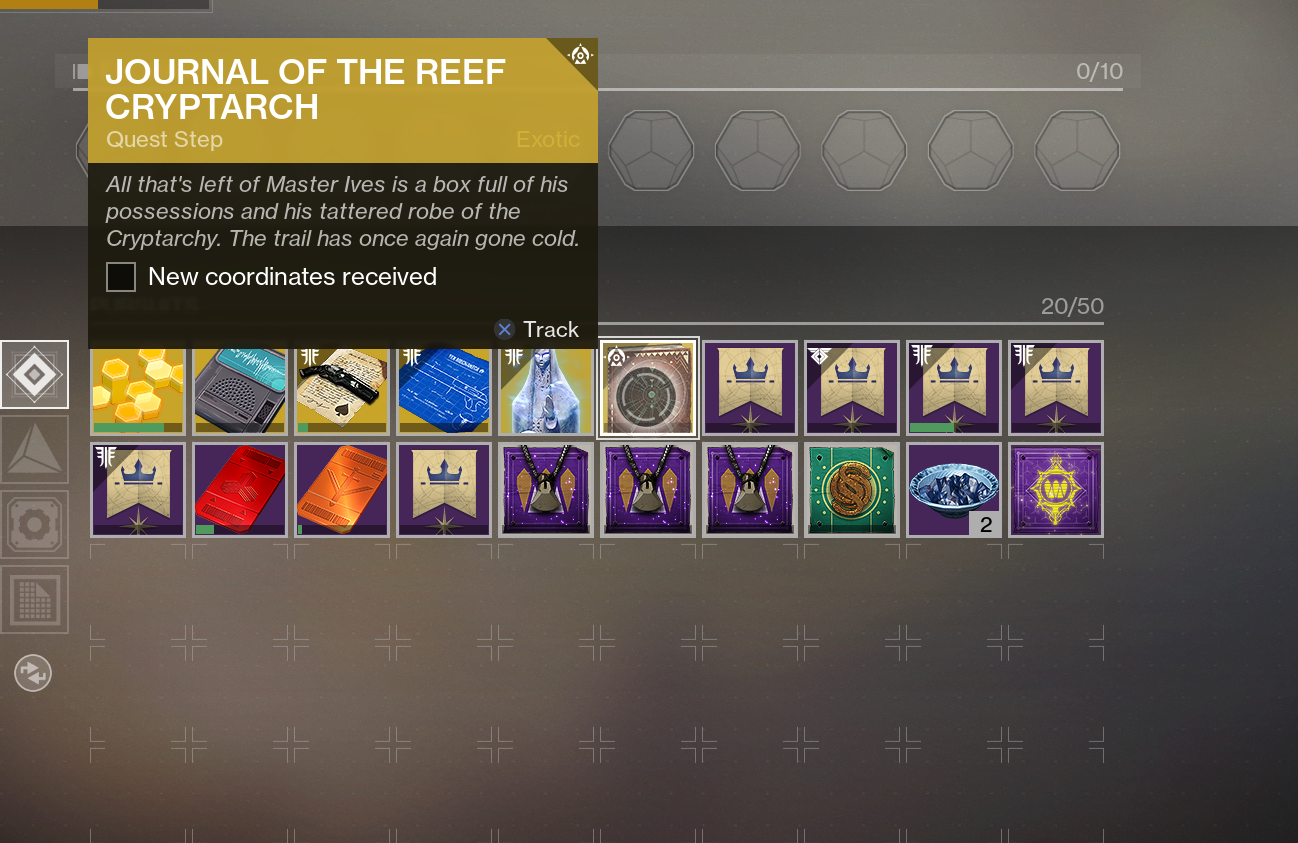Click the Quest Step label under the title
The width and height of the screenshot is (1298, 843).
coord(164,140)
